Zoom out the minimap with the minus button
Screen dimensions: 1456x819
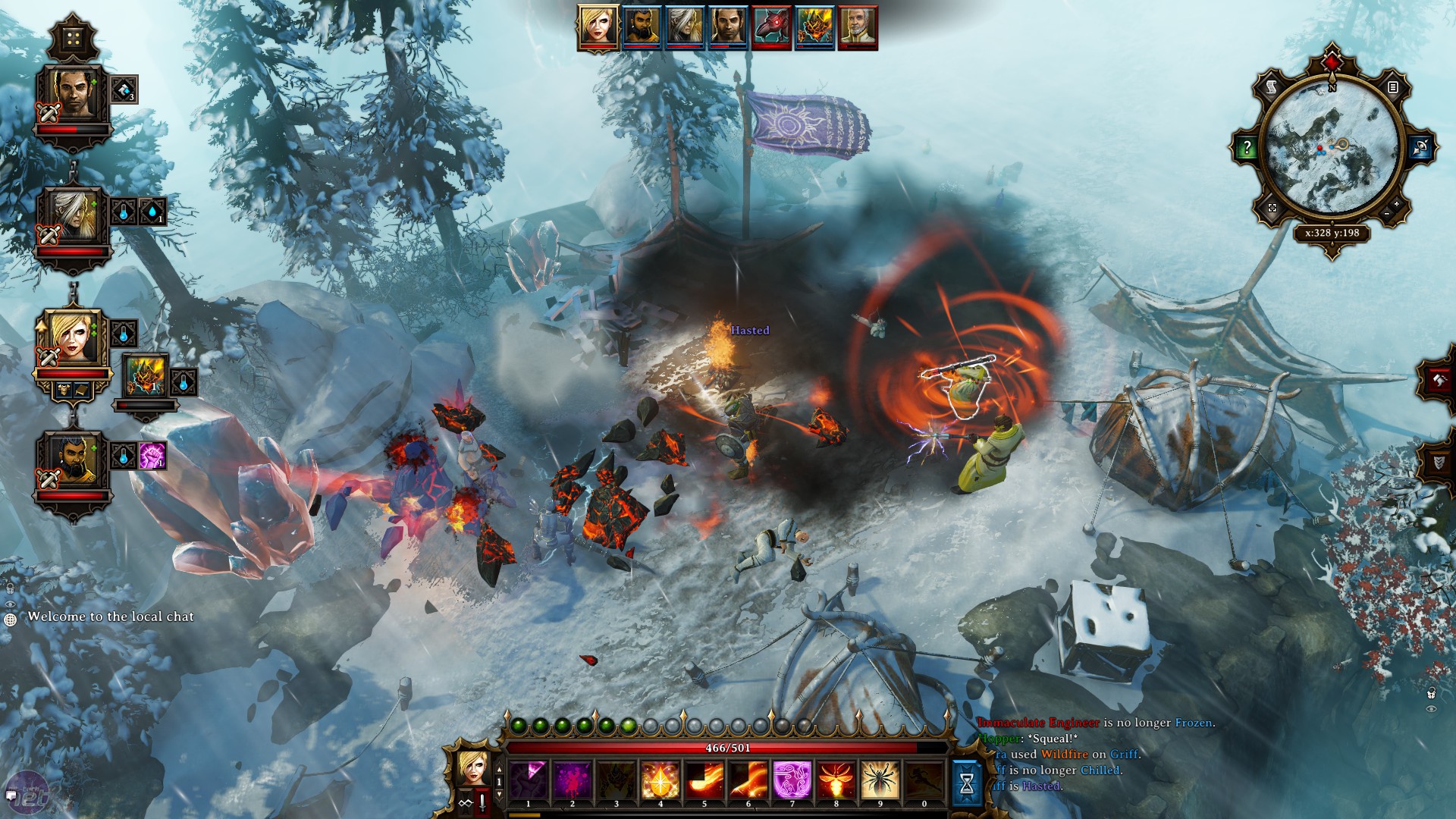[1387, 214]
